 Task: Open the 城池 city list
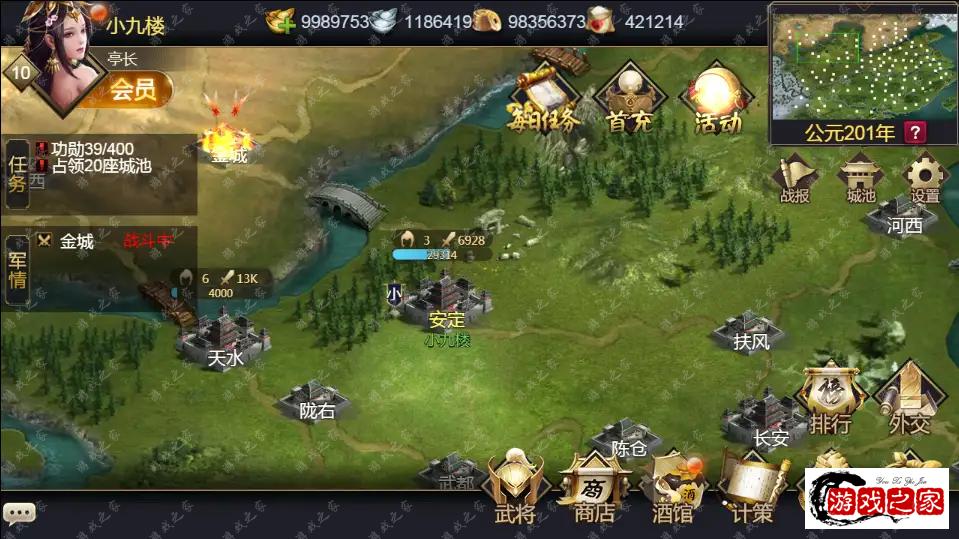(860, 178)
